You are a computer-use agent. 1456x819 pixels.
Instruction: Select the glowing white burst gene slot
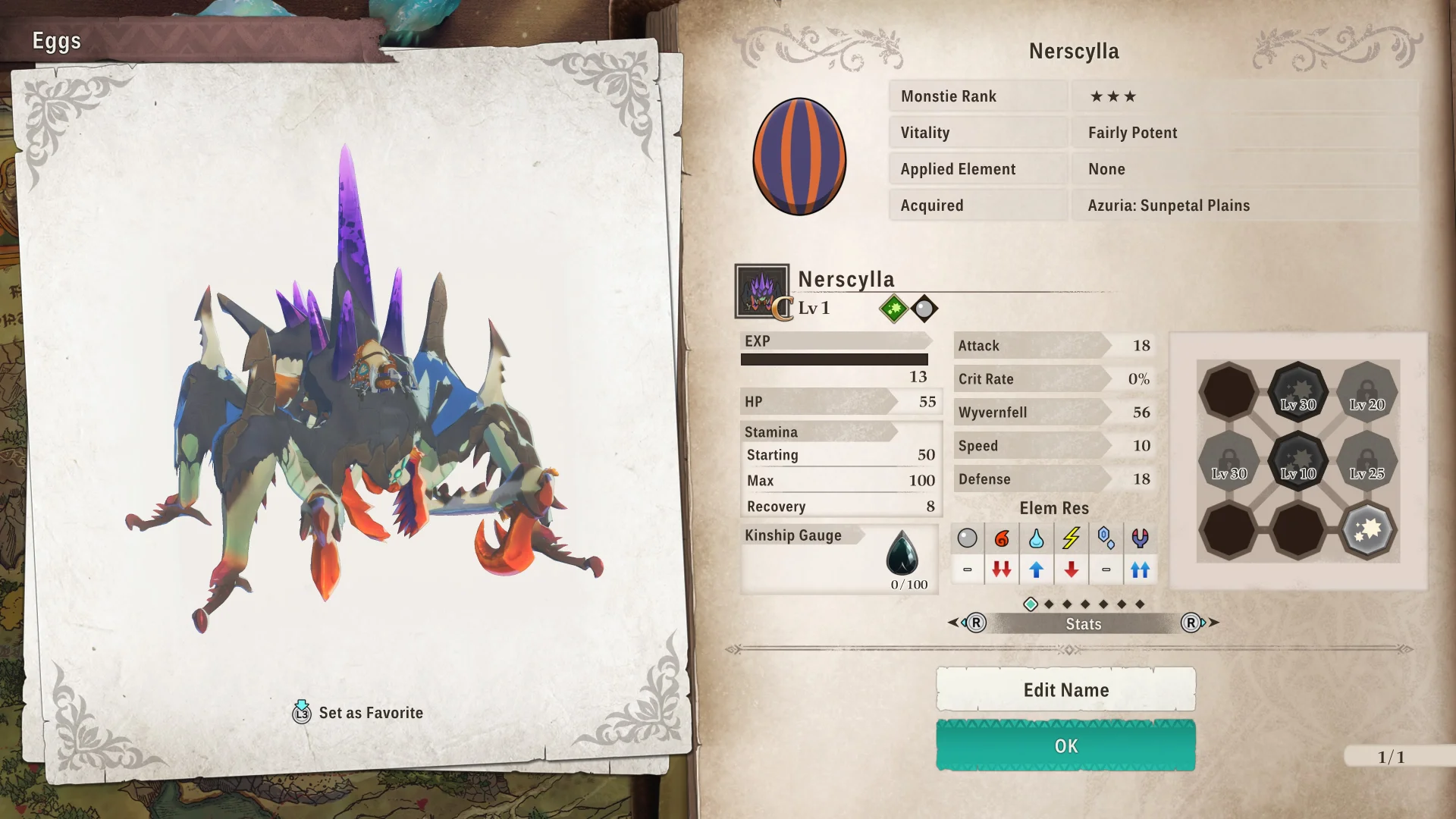pos(1367,529)
